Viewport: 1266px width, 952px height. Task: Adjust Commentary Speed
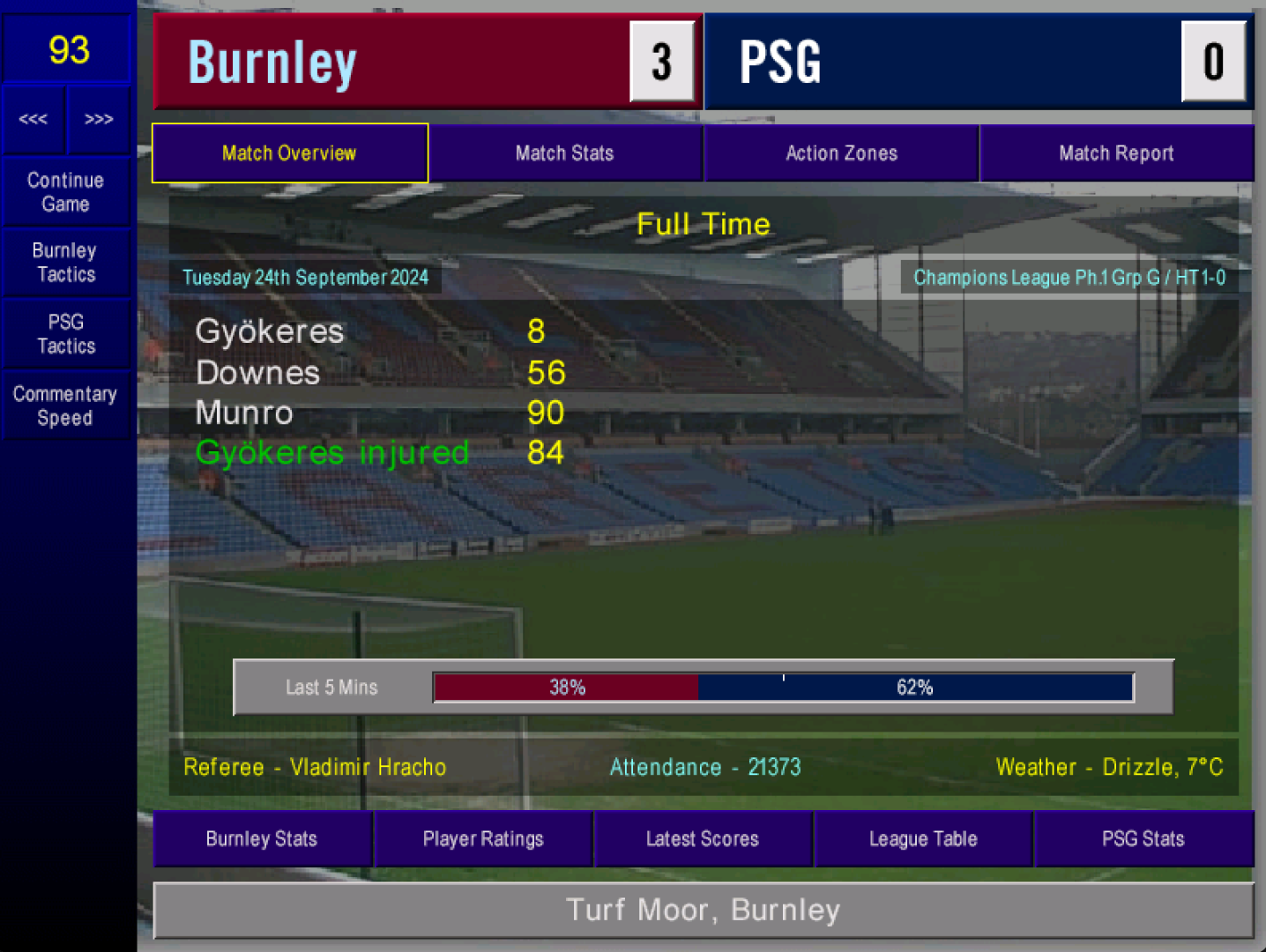[x=66, y=405]
